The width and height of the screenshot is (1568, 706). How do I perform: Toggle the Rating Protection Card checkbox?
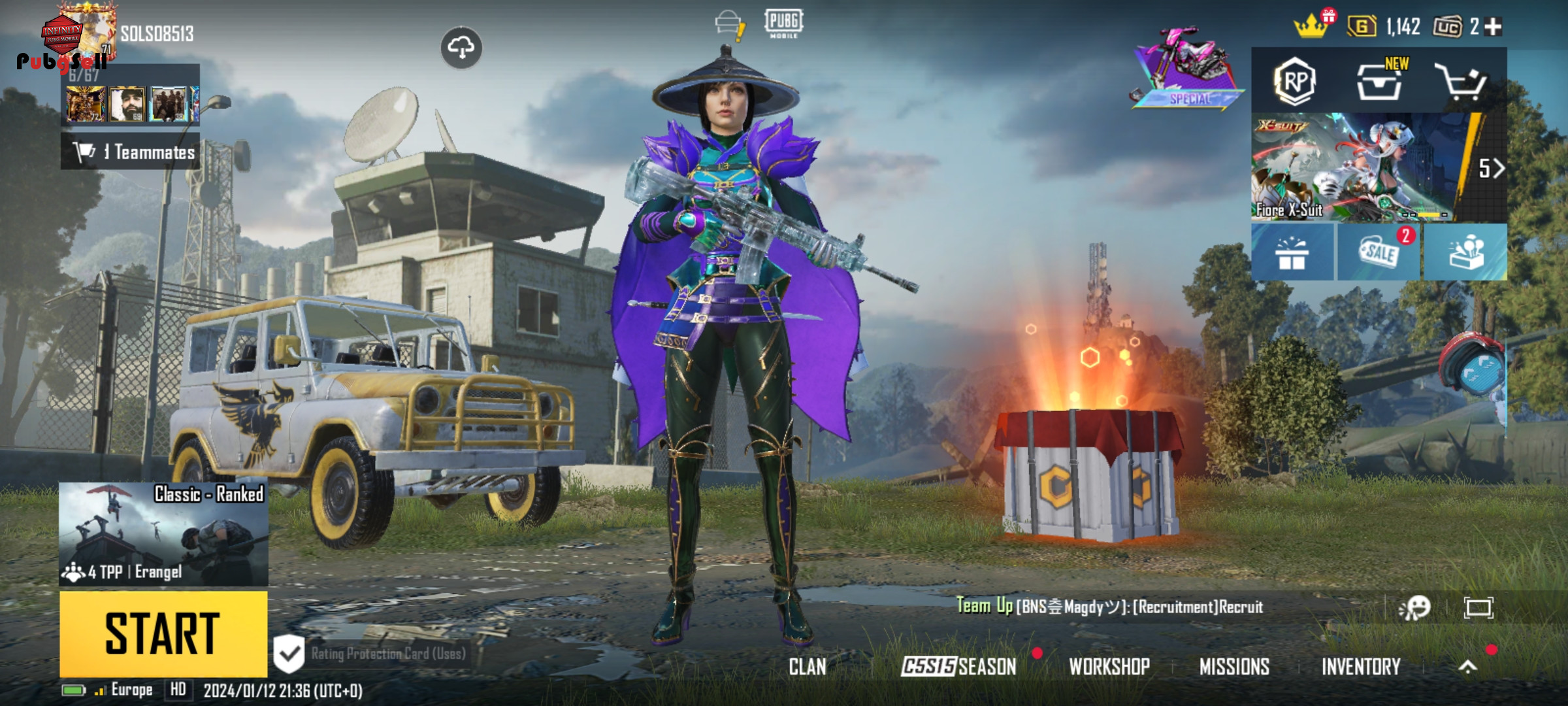coord(289,653)
